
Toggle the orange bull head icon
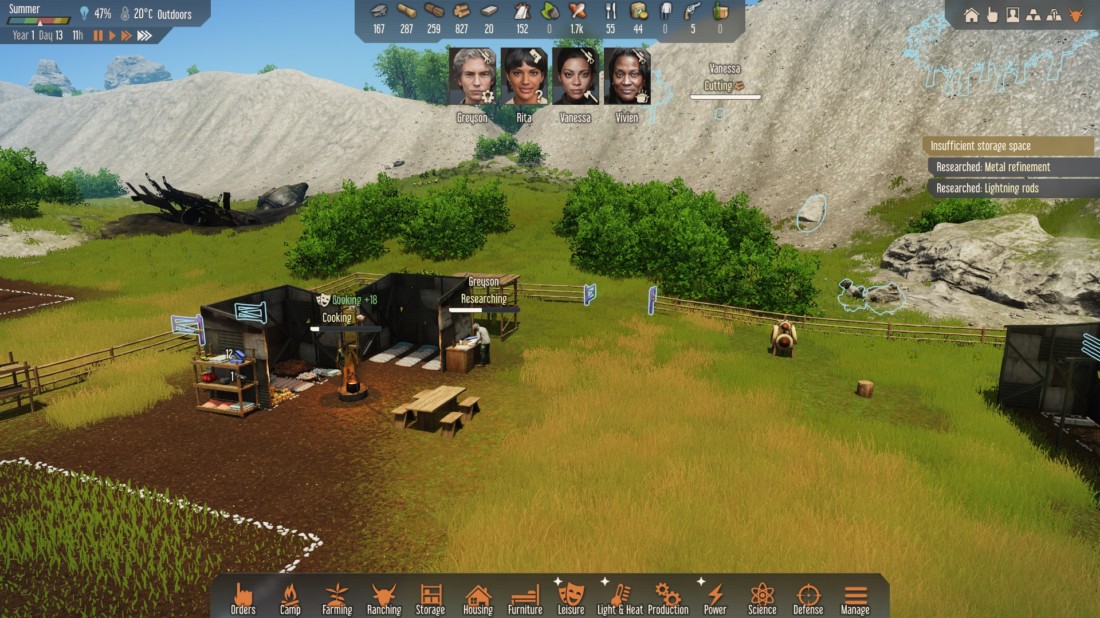1076,15
